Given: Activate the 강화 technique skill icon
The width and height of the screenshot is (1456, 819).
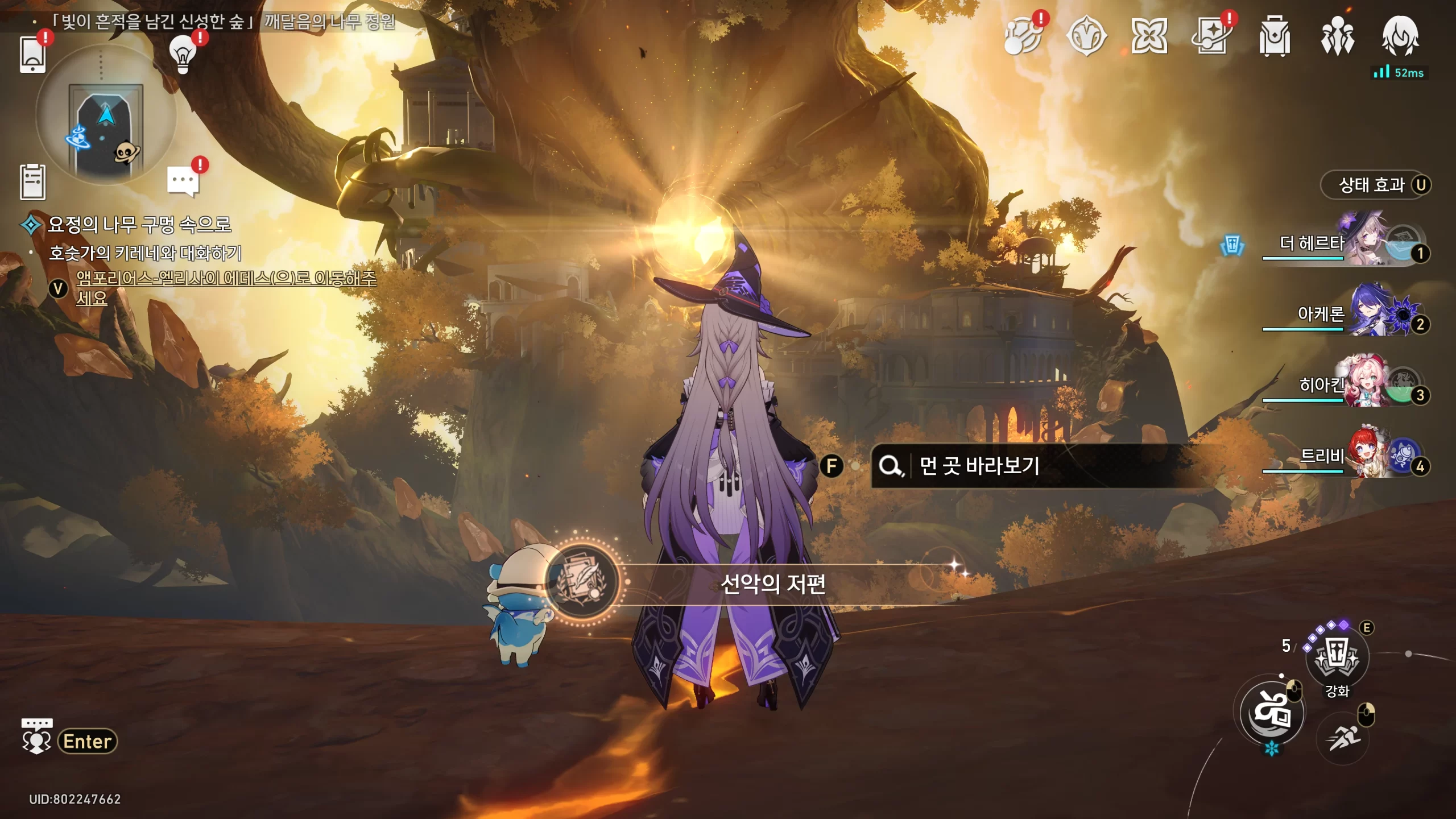Looking at the screenshot, I should pos(1337,657).
